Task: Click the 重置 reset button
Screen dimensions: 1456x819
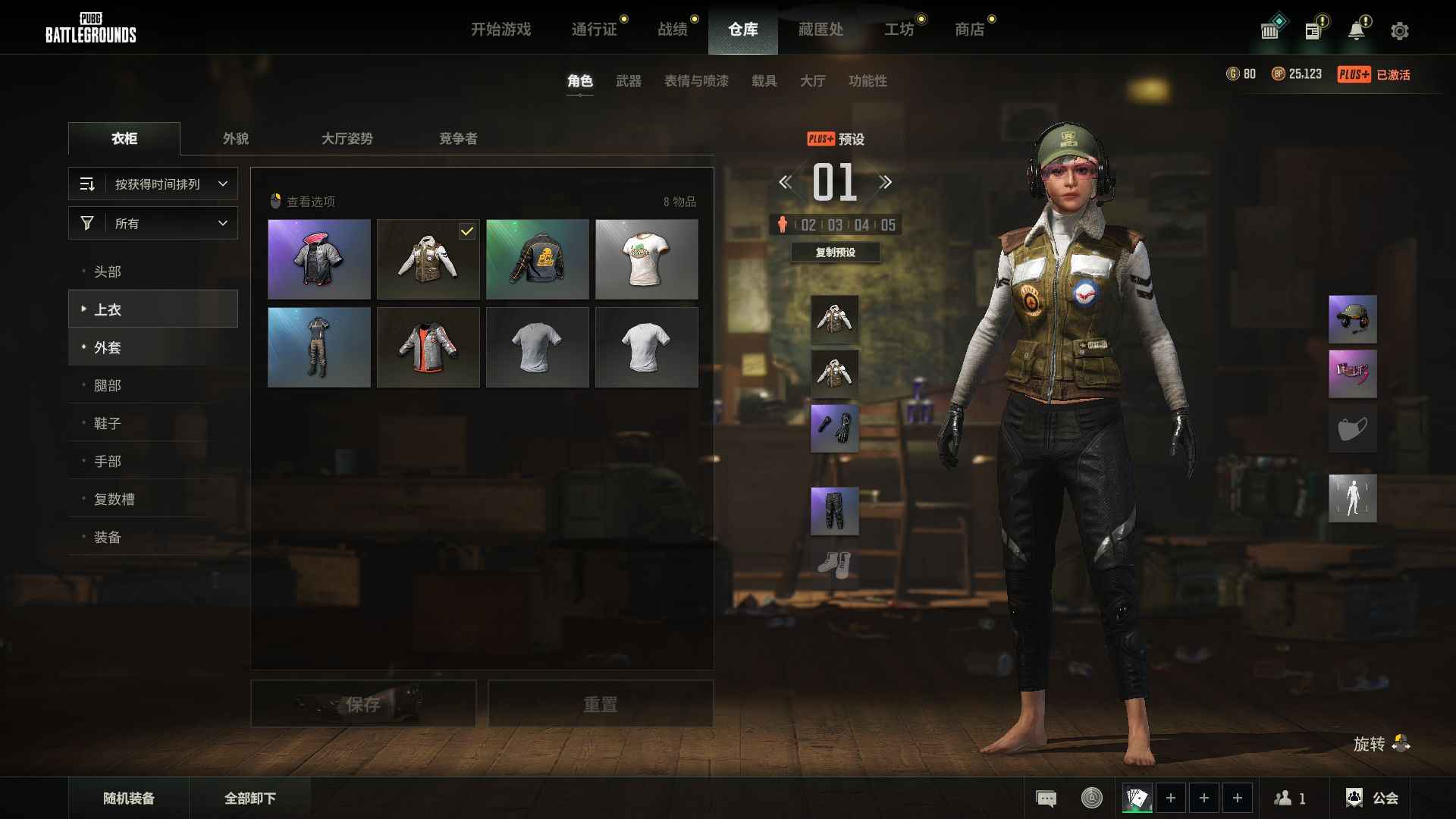Action: tap(600, 704)
